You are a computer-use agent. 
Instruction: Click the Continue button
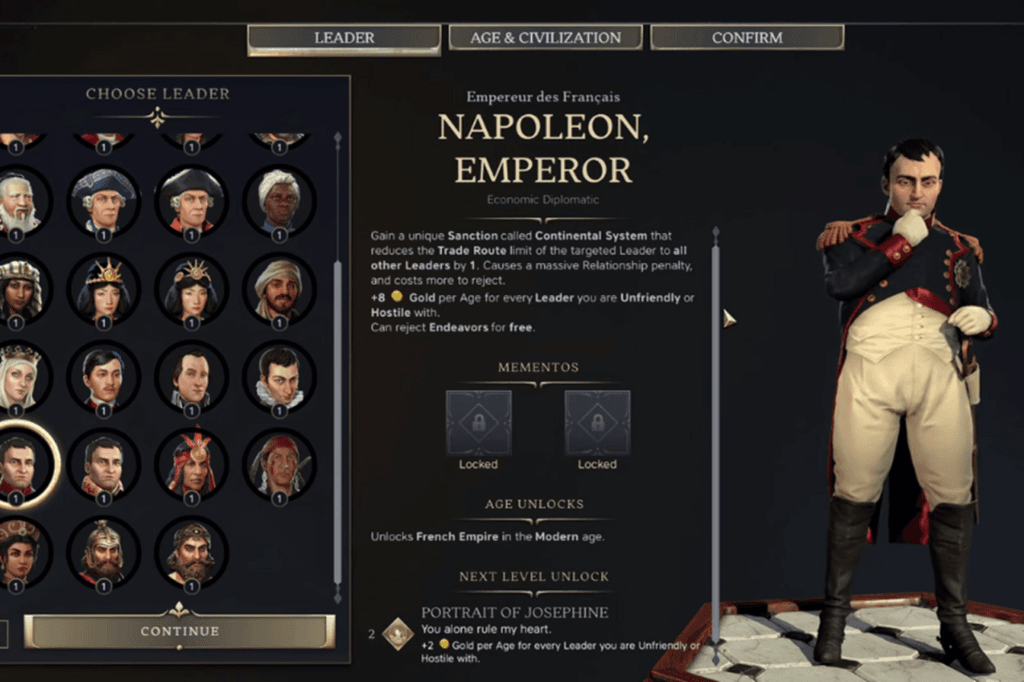point(180,631)
